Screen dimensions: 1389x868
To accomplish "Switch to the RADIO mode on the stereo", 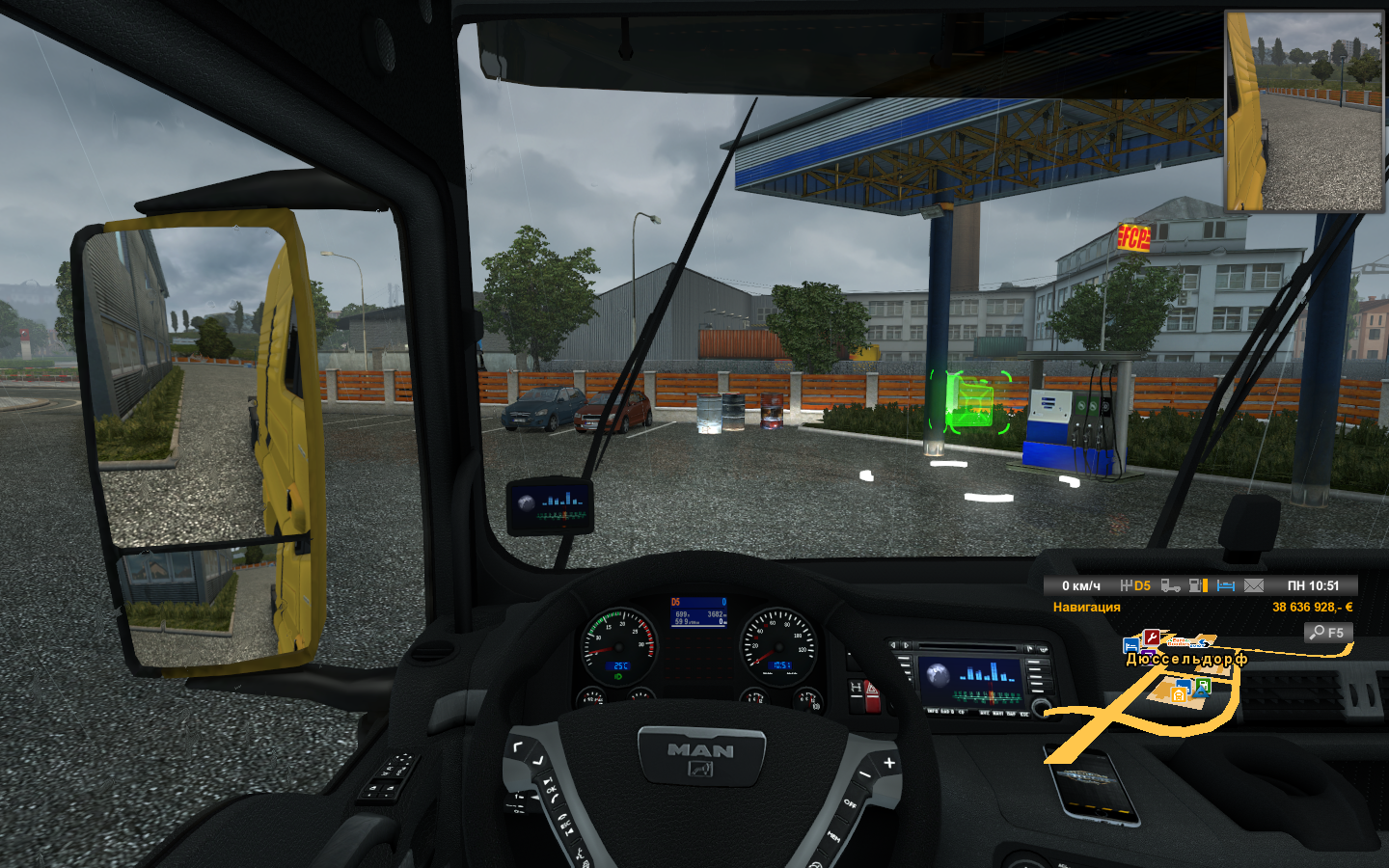I will click(x=947, y=713).
